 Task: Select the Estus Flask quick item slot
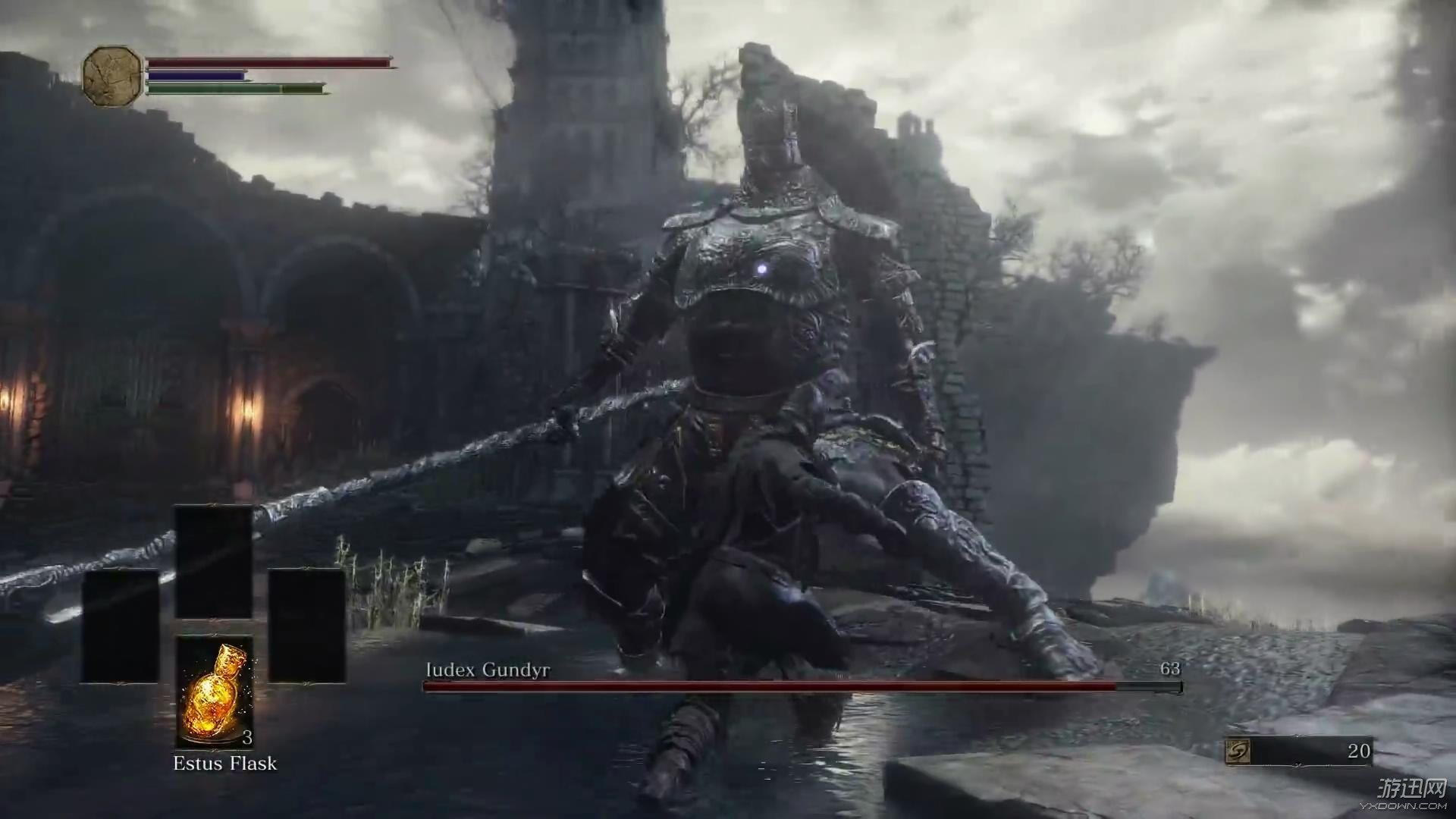click(x=215, y=691)
